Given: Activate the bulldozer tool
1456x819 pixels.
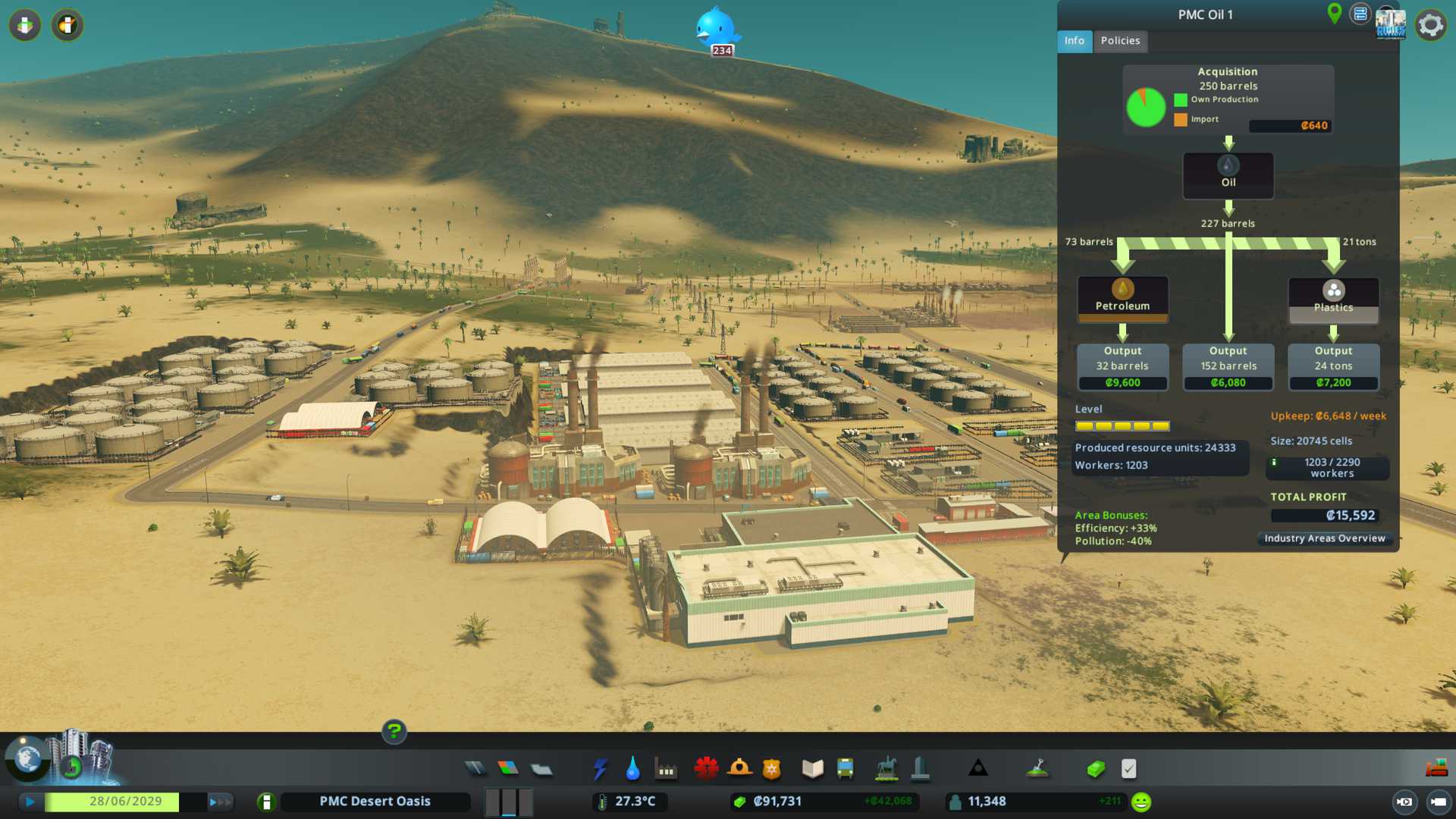Looking at the screenshot, I should 1436,769.
